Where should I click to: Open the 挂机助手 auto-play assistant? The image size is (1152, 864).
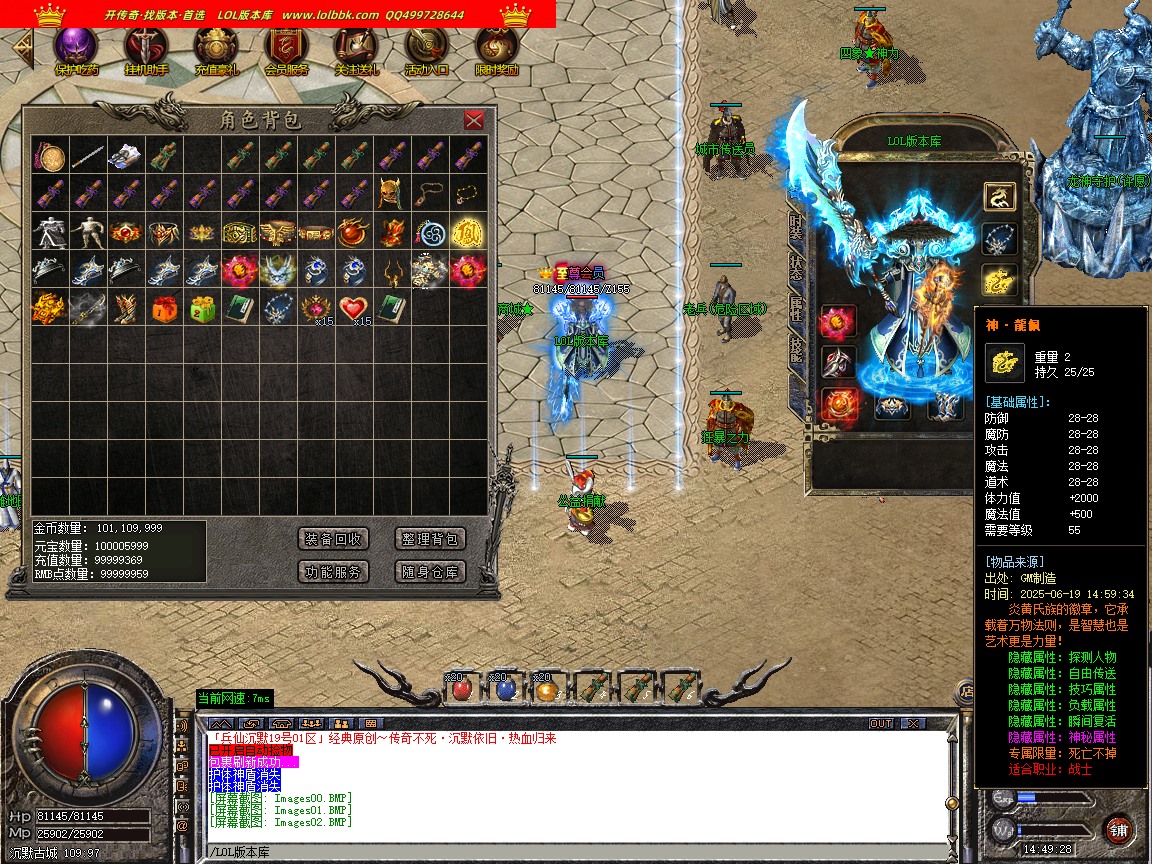146,50
